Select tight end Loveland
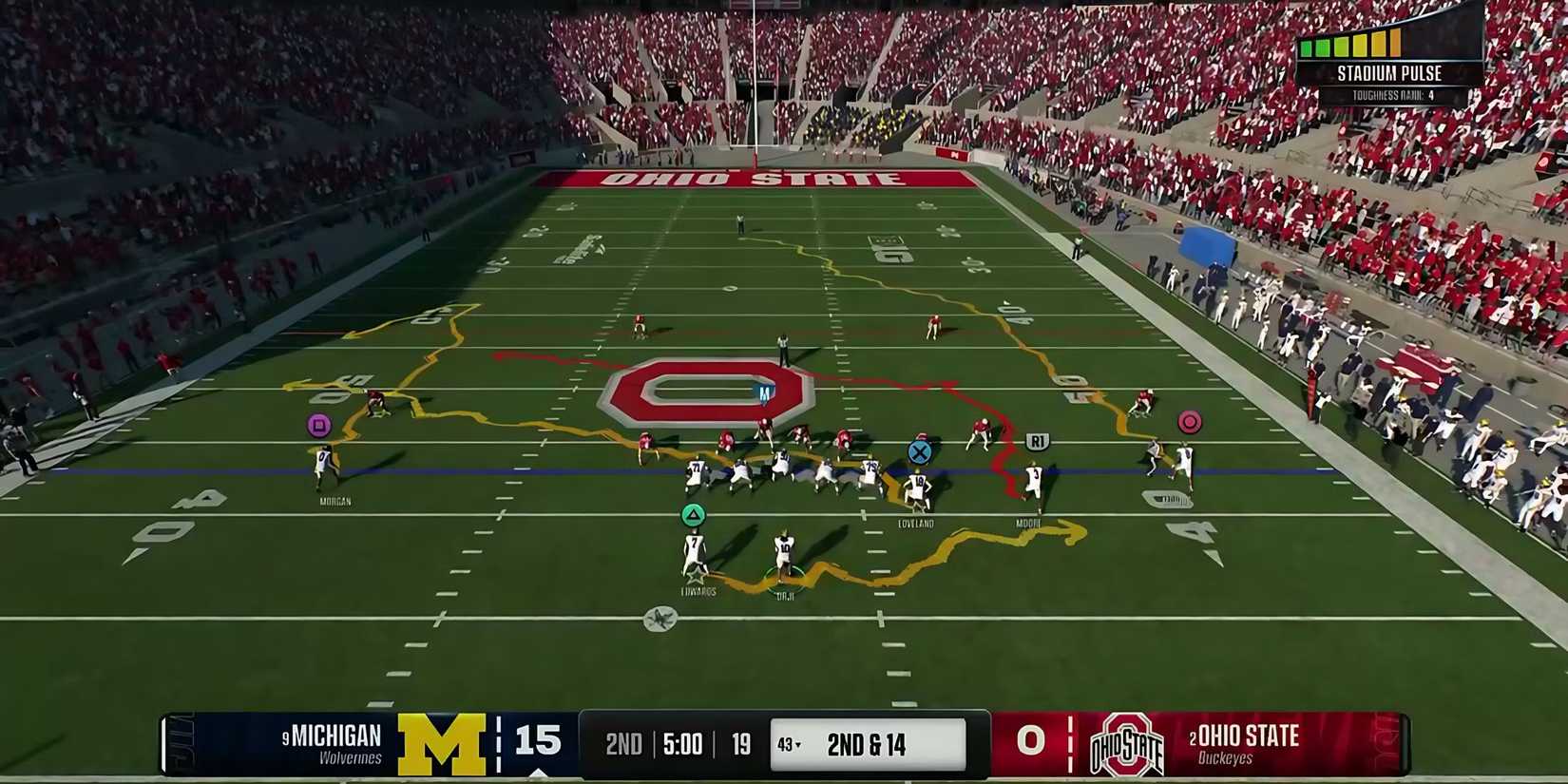Viewport: 1568px width, 784px height. [916, 491]
